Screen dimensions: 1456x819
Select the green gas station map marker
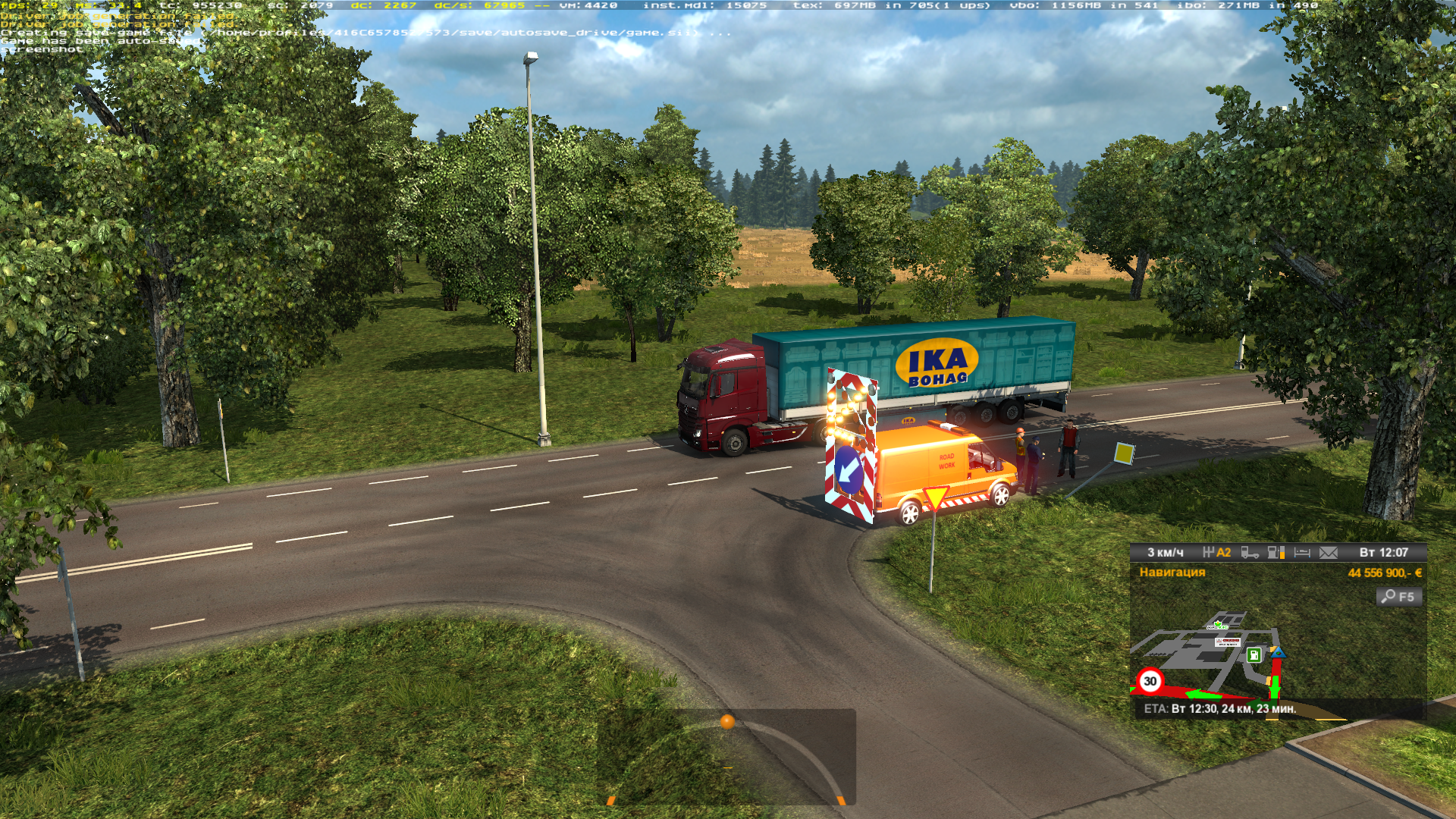coord(1254,655)
